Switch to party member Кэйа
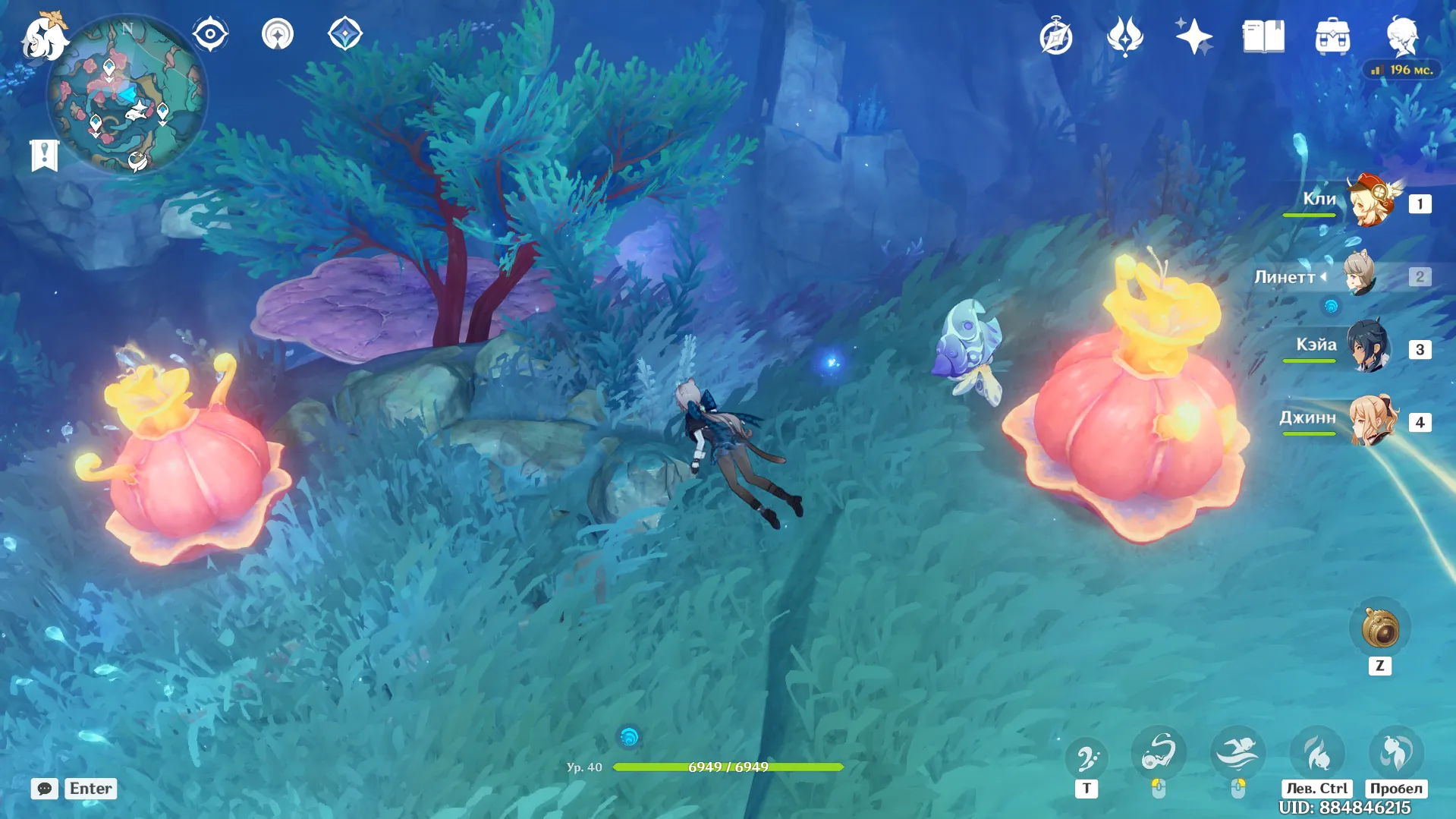Screen dimensions: 1456x819 tap(1370, 348)
